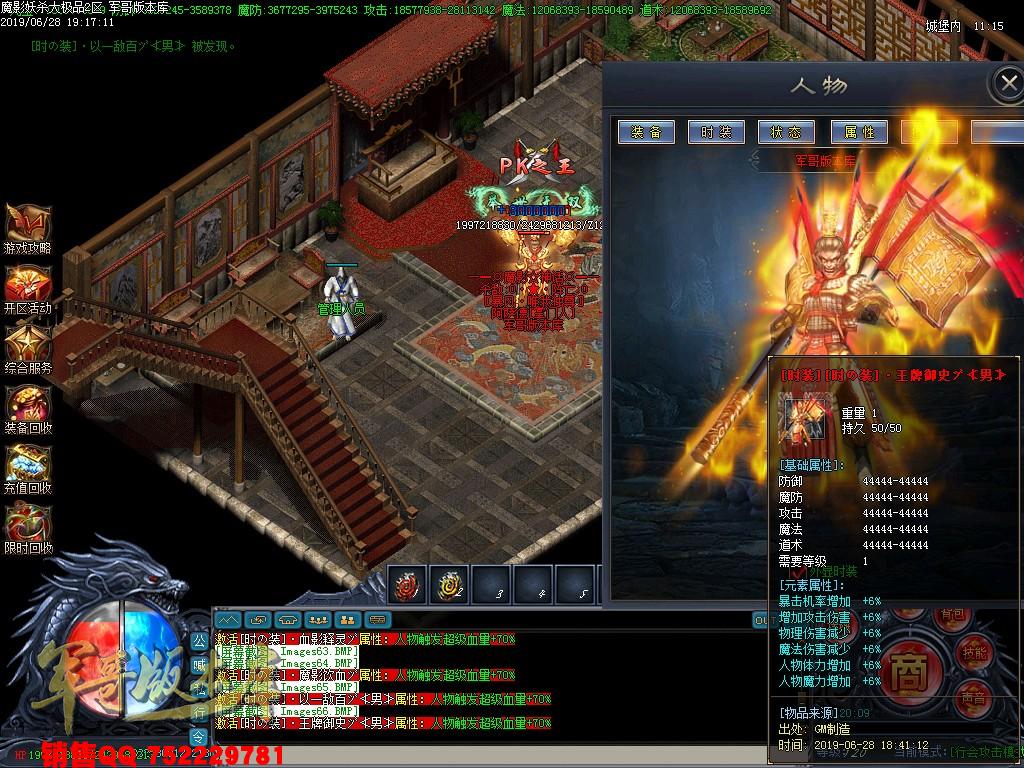The width and height of the screenshot is (1024, 768).
Task: Select the 喊 shout chat channel
Action: tap(198, 662)
